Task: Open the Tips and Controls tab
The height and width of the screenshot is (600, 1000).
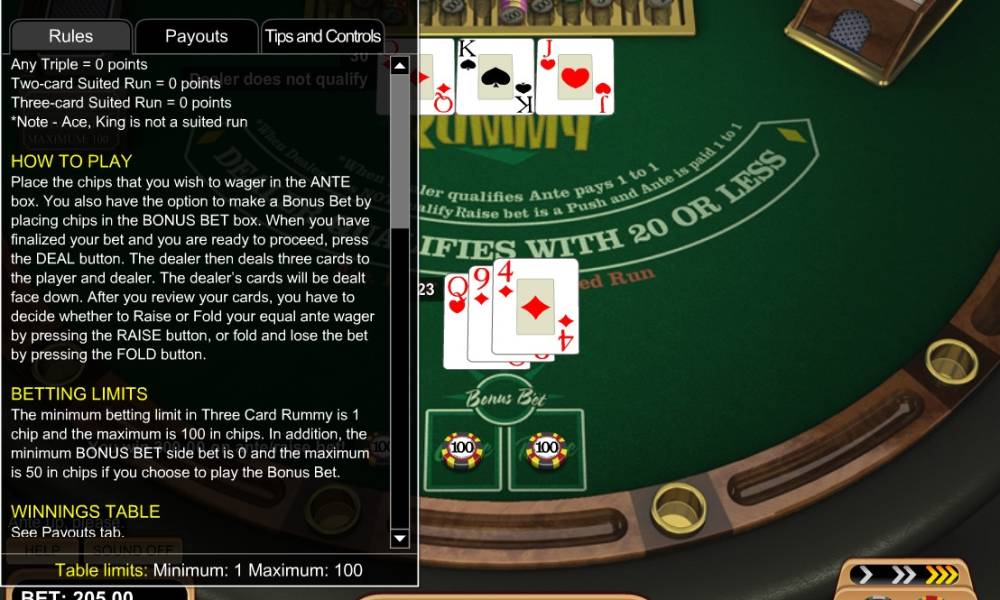Action: click(322, 36)
